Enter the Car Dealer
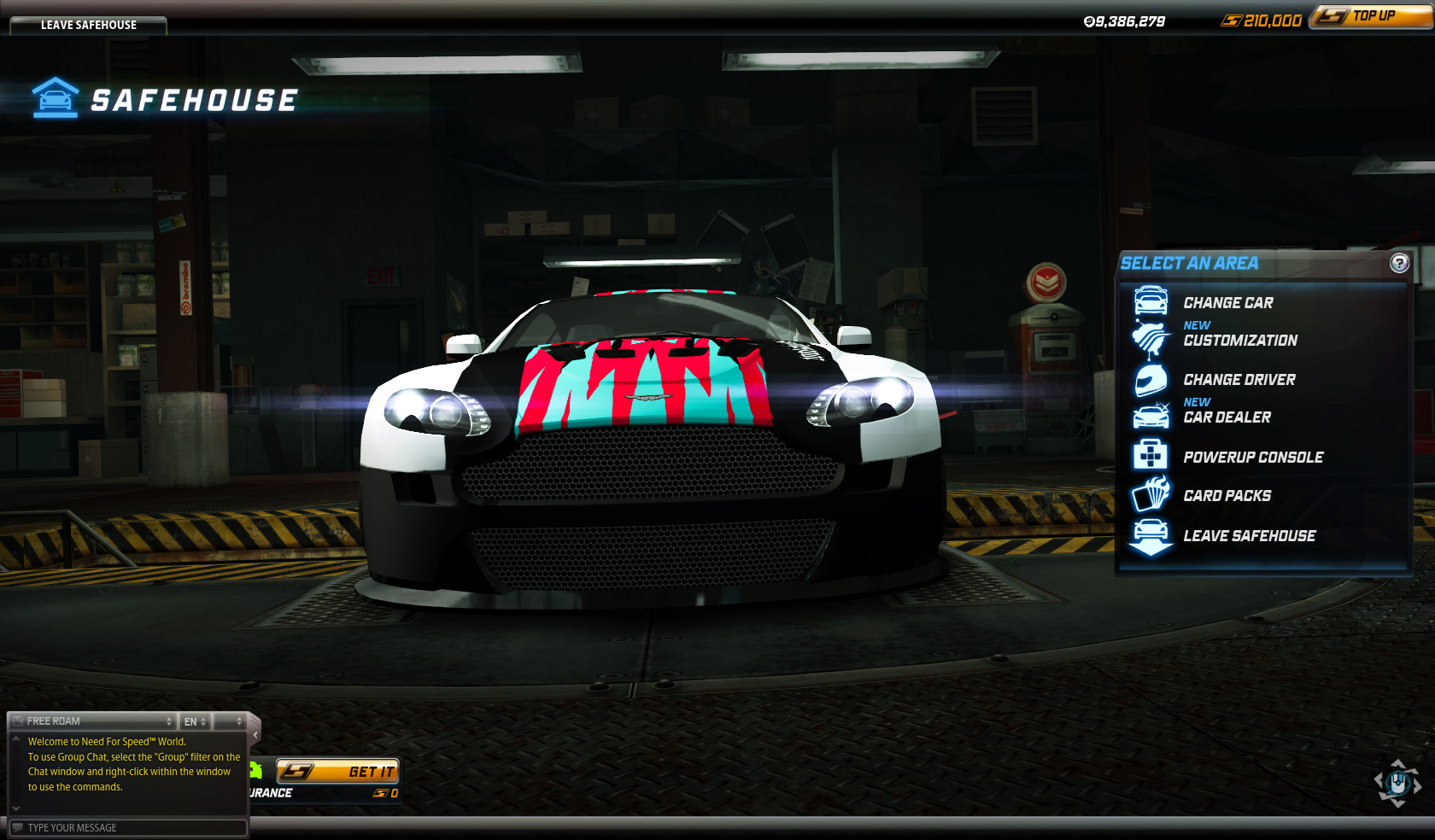This screenshot has width=1435, height=840. point(1227,417)
